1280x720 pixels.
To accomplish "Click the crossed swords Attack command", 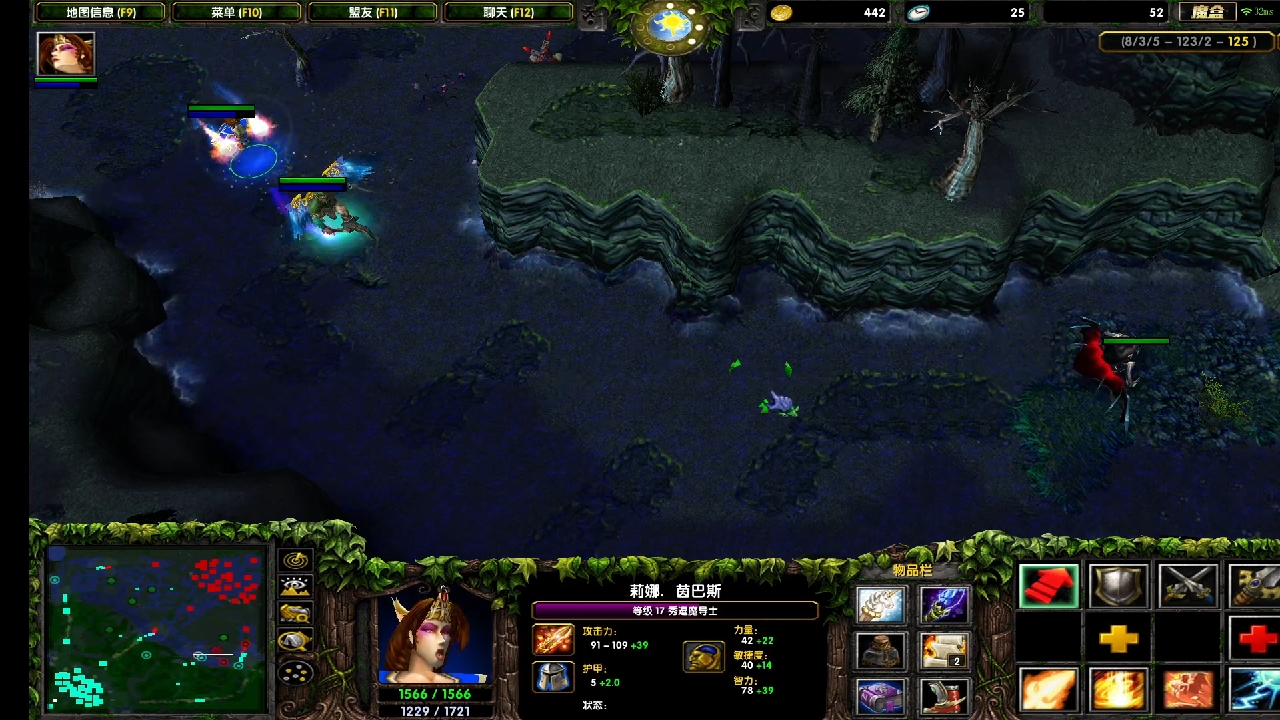I will [1188, 587].
